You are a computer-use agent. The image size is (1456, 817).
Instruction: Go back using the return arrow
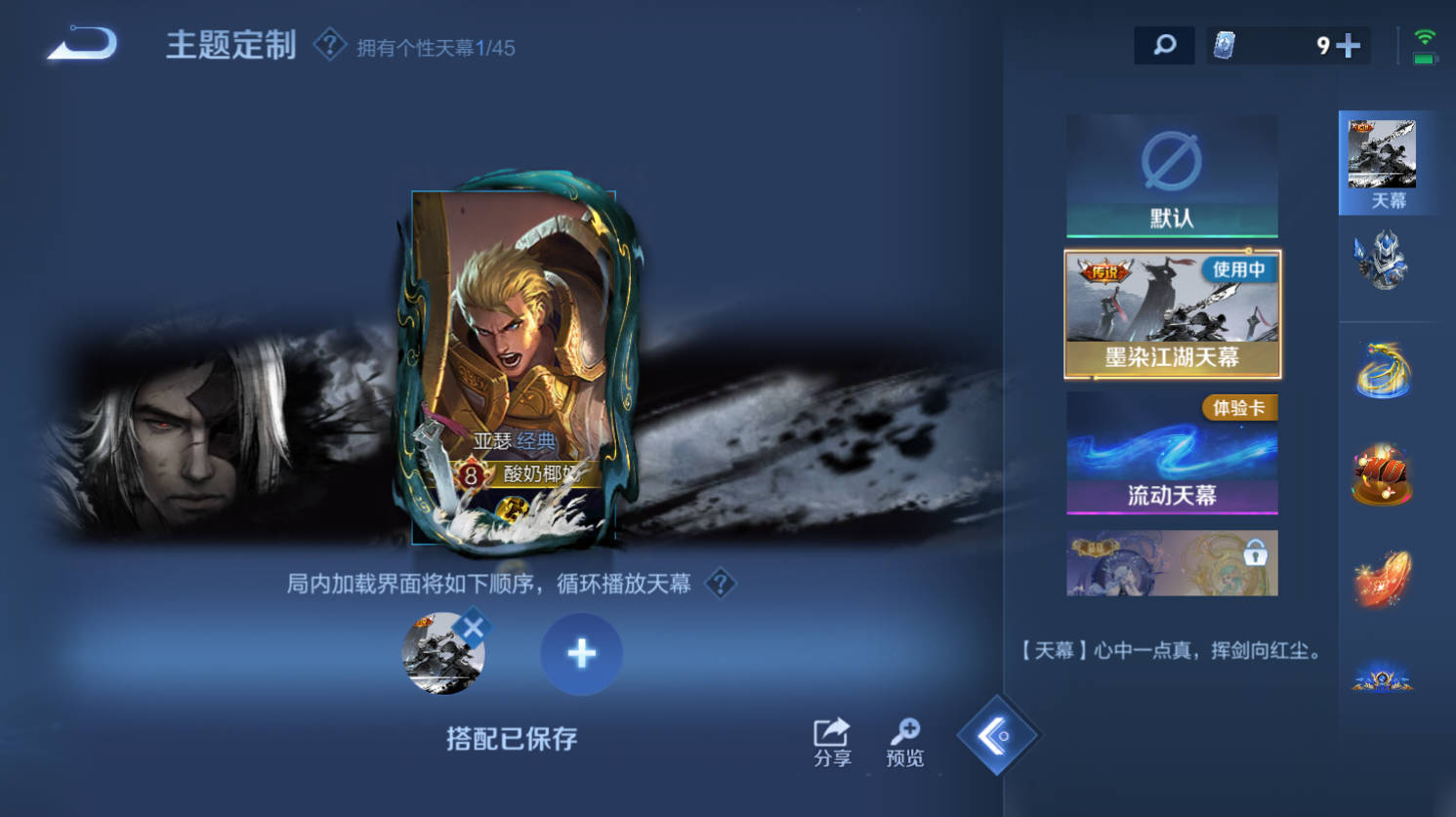pyautogui.click(x=83, y=45)
